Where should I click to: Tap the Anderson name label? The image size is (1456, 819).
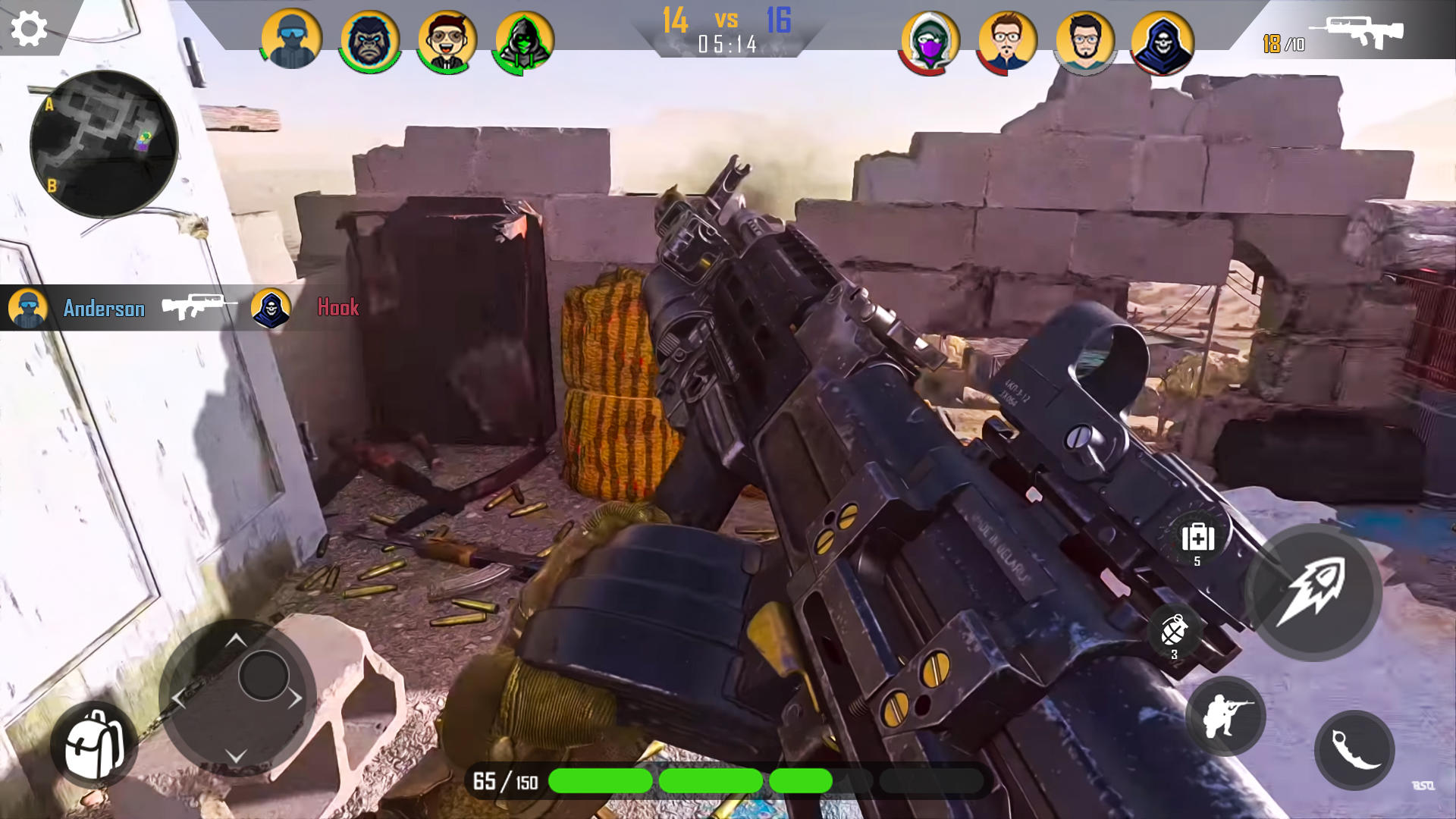click(105, 309)
